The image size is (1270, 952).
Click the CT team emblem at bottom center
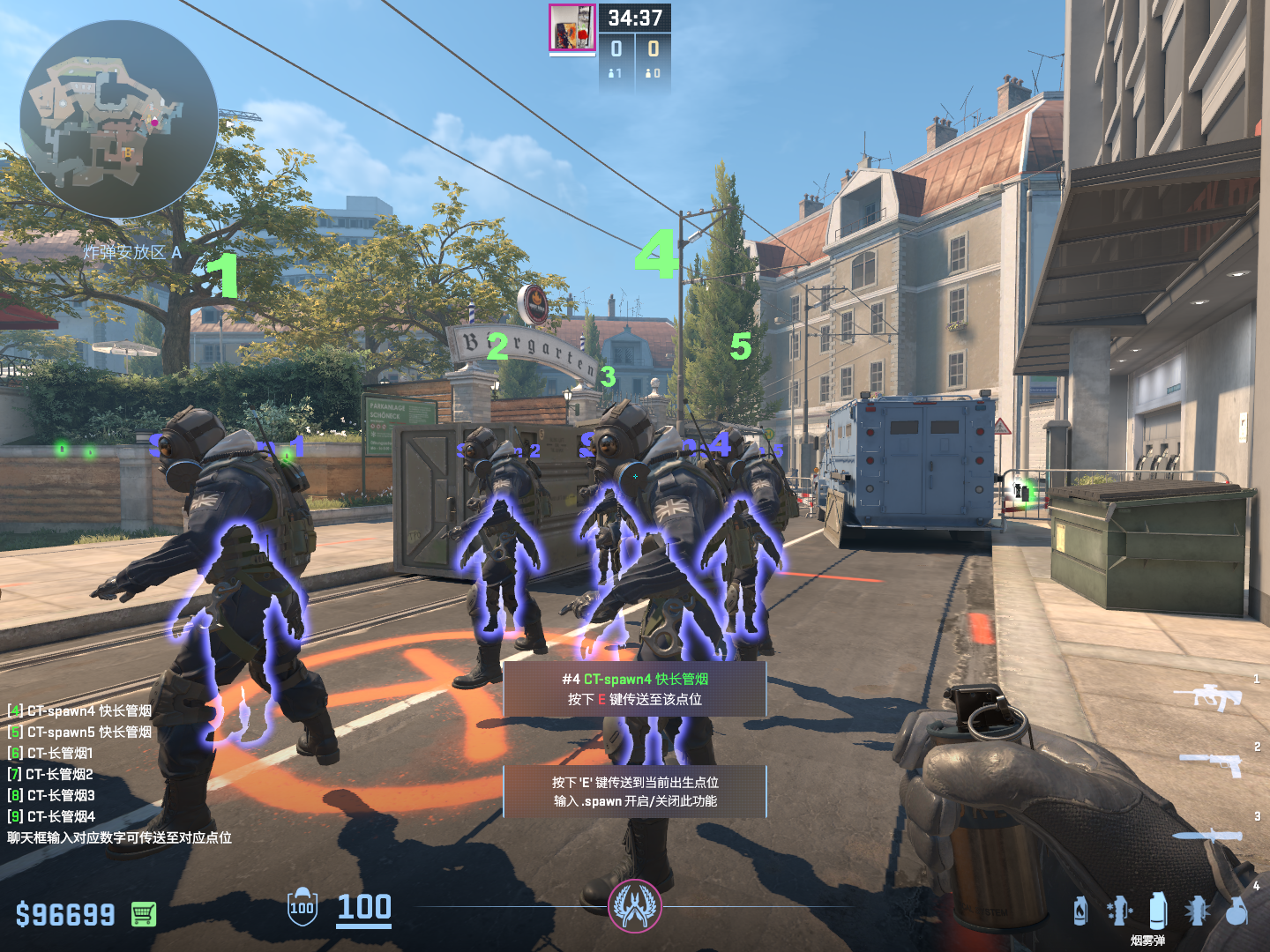tap(634, 906)
